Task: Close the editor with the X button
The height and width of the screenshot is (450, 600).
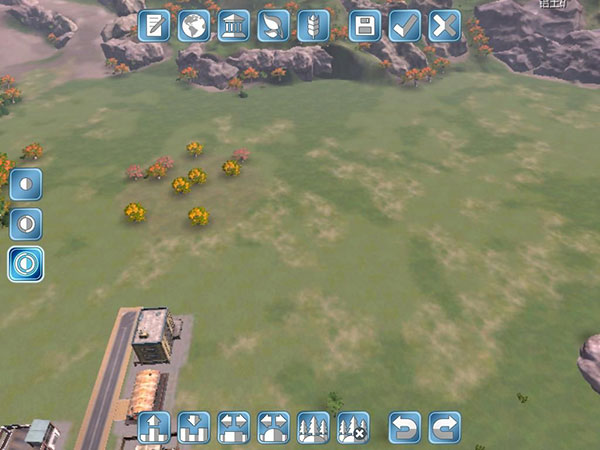Action: point(445,25)
